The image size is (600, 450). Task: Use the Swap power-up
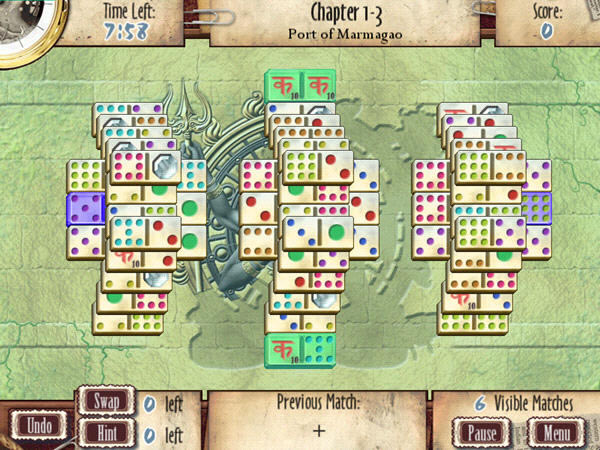click(107, 402)
